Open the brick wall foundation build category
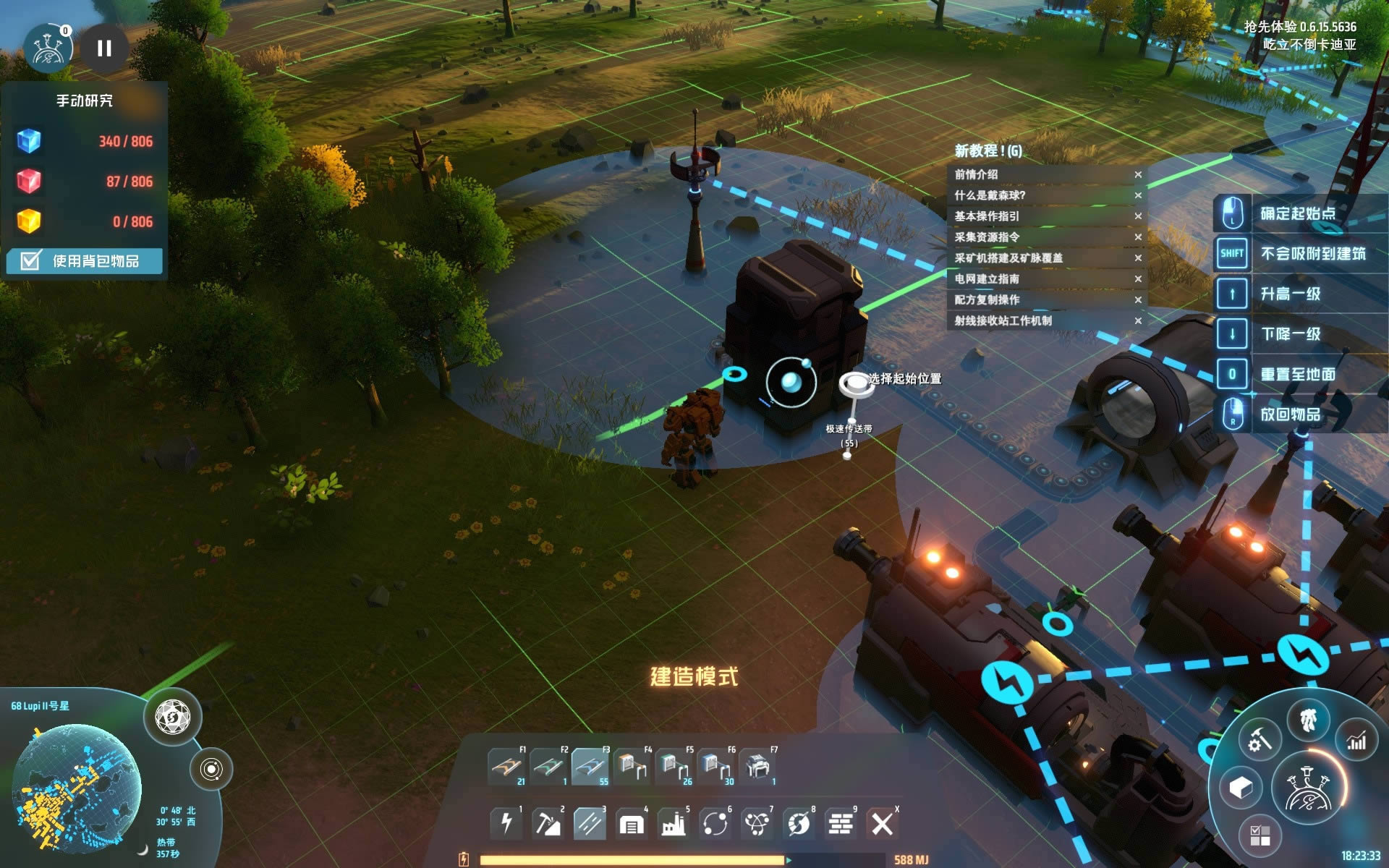The height and width of the screenshot is (868, 1389). (840, 823)
